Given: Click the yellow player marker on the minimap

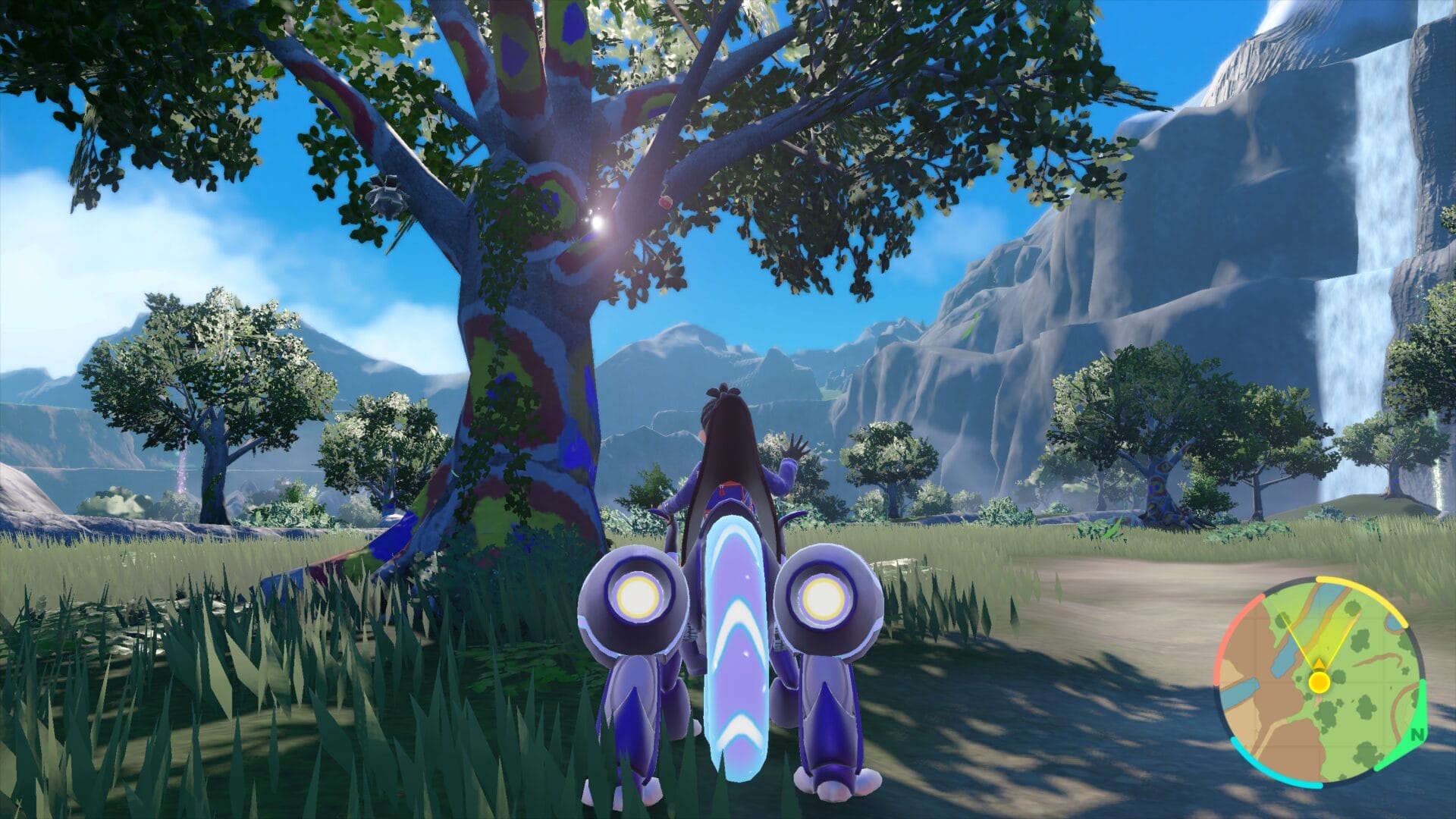Looking at the screenshot, I should click(x=1319, y=682).
